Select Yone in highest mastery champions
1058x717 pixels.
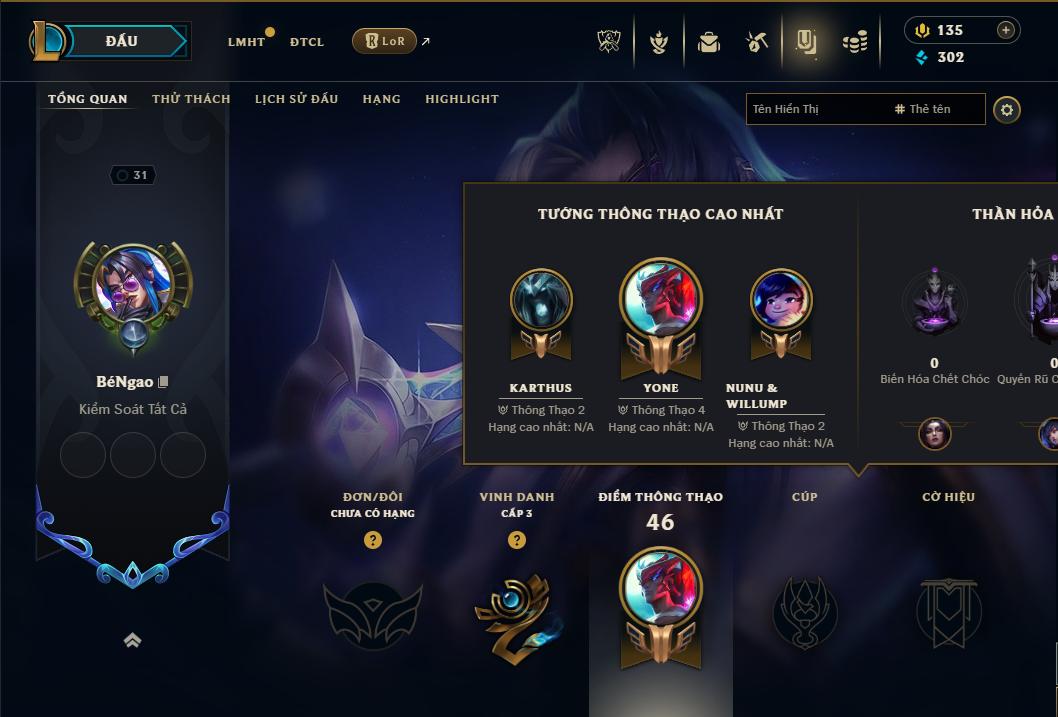tap(661, 300)
